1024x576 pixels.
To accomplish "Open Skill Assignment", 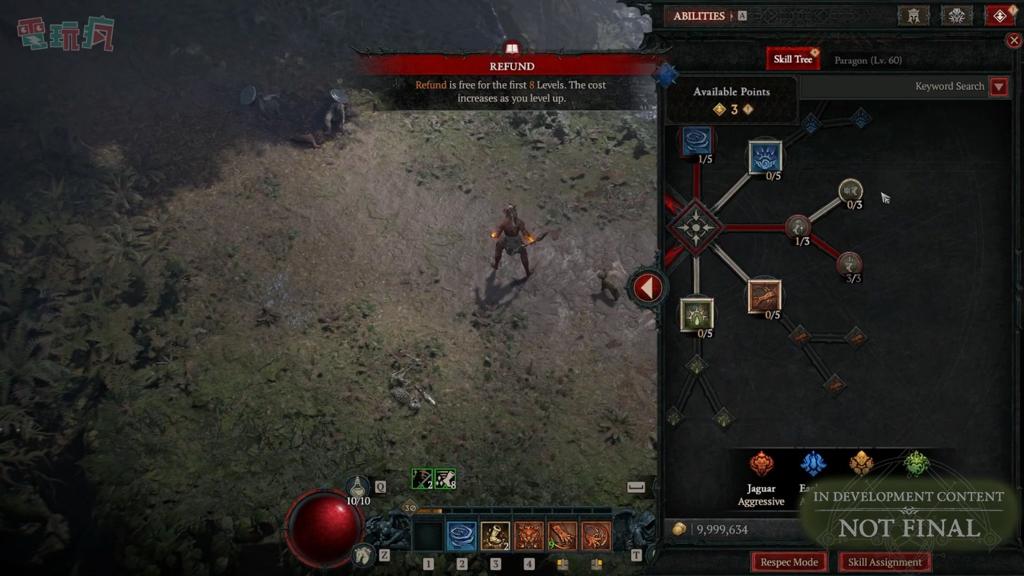I will pos(884,562).
